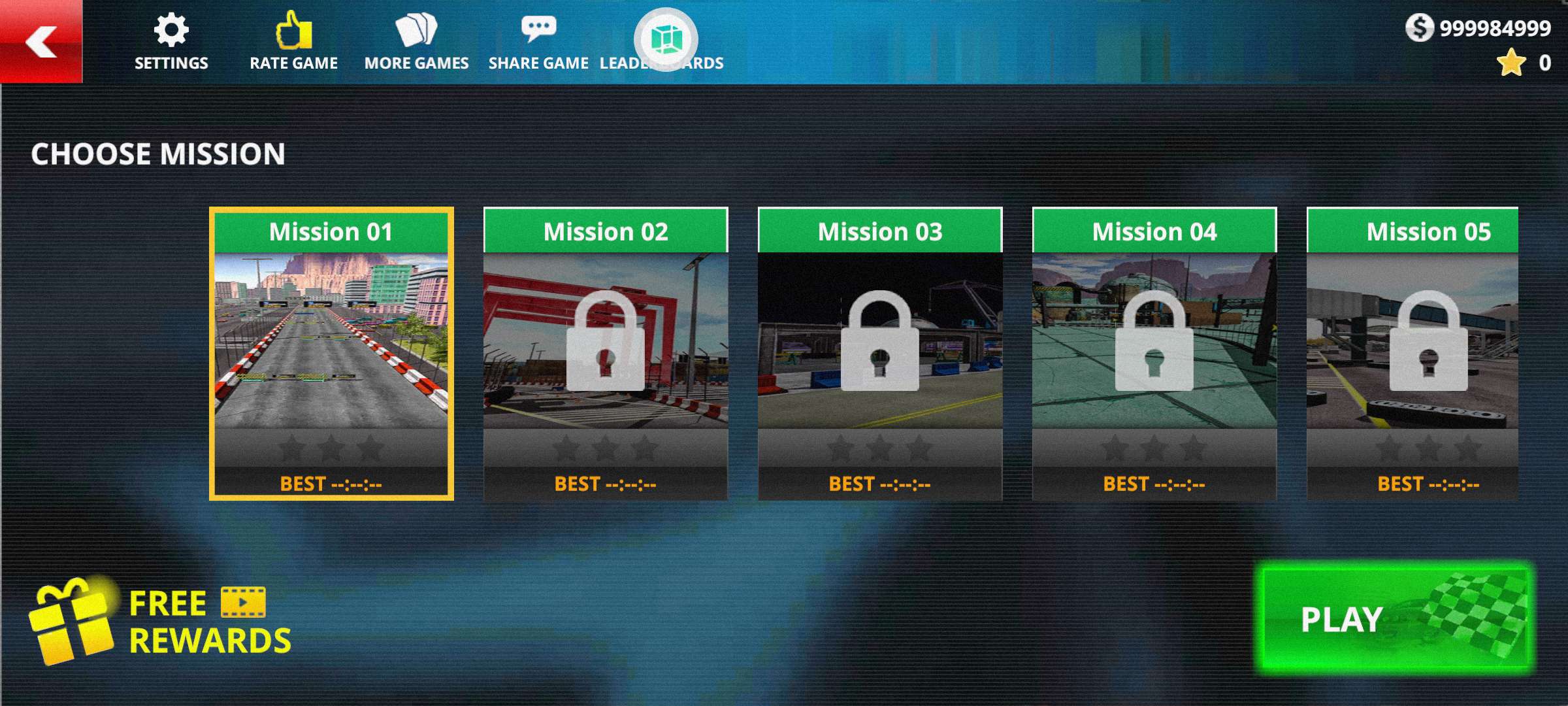Select the locked Mission 04 tile

coord(1154,354)
